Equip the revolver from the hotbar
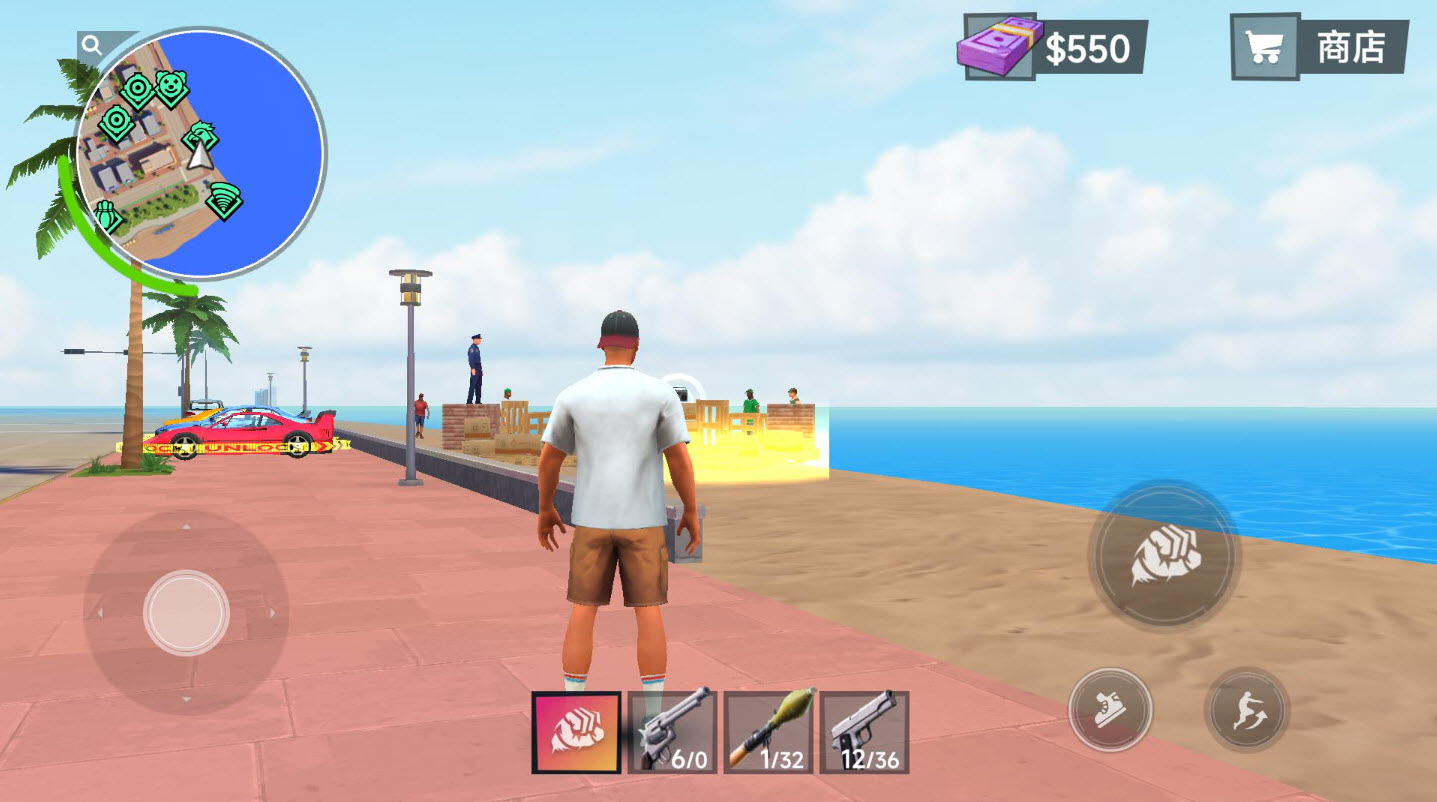This screenshot has height=802, width=1437. pyautogui.click(x=672, y=733)
